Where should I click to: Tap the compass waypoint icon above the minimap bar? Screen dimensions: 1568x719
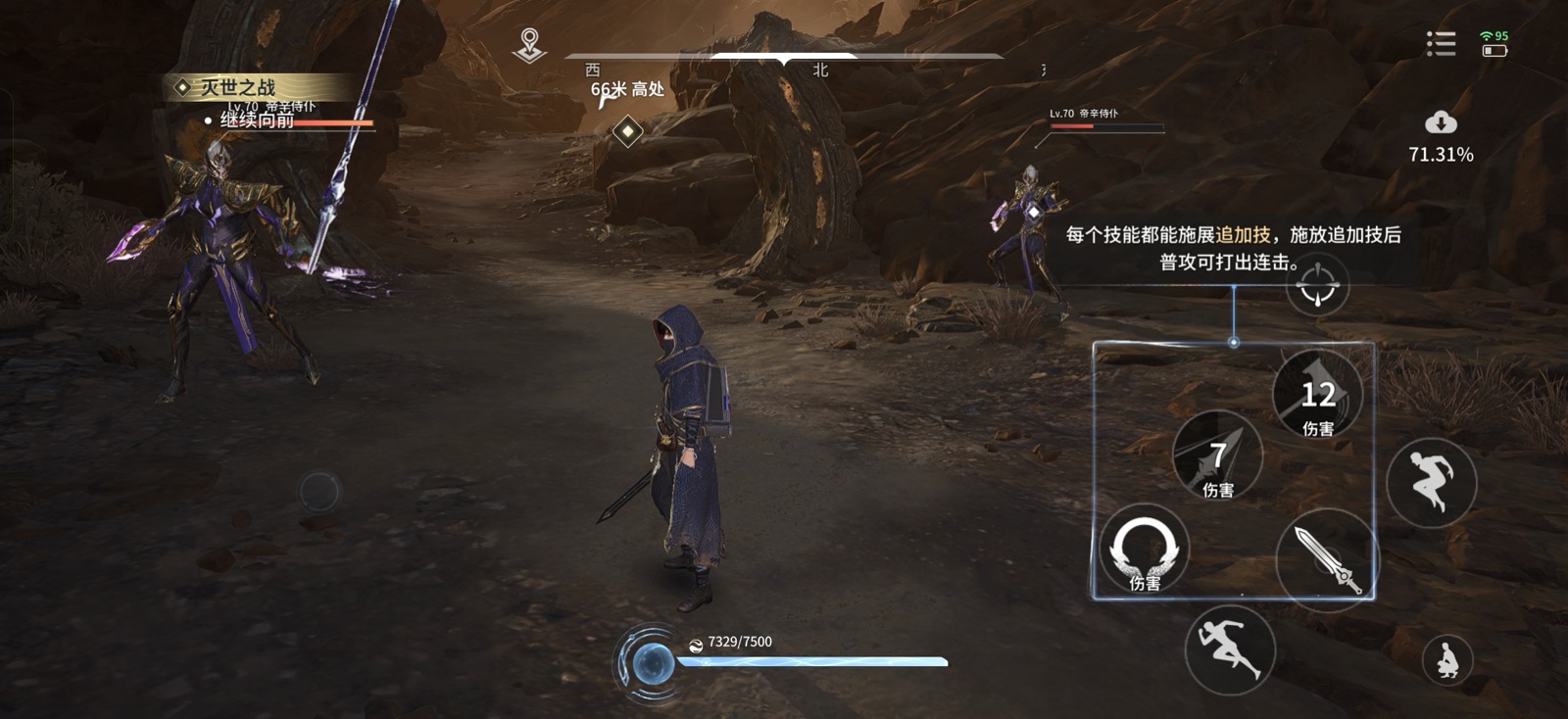[528, 45]
